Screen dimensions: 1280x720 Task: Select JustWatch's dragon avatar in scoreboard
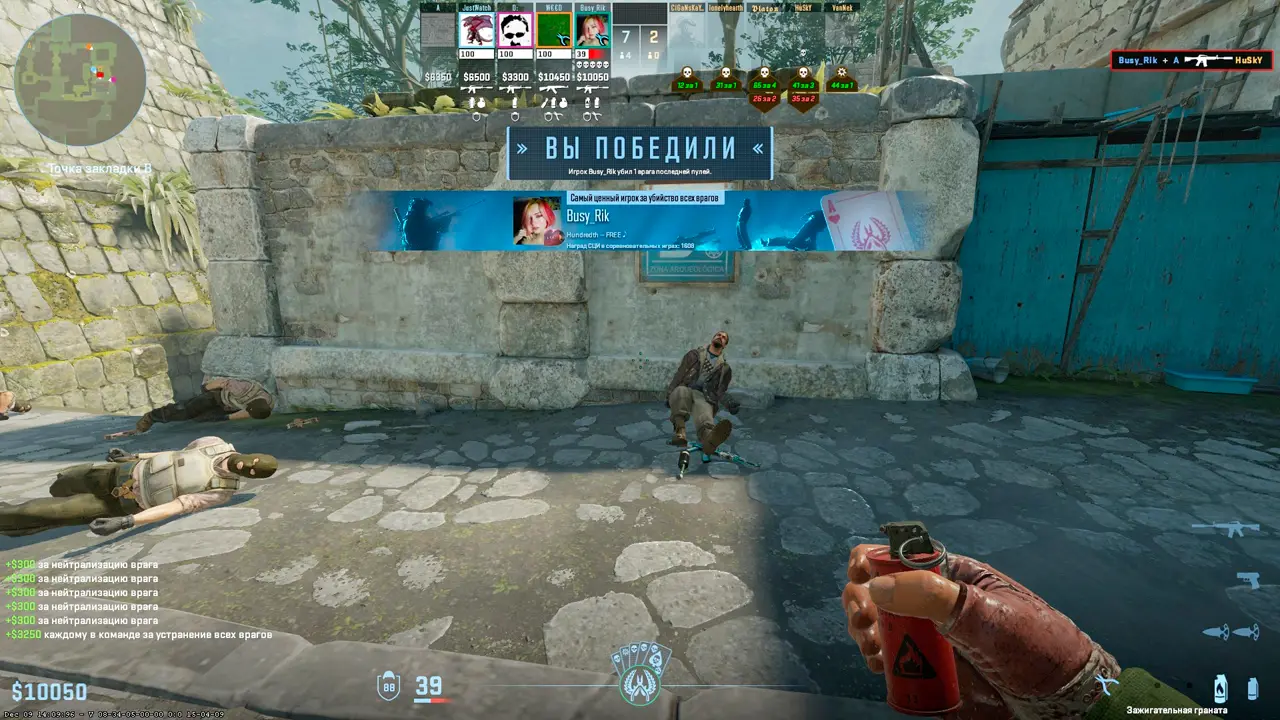[477, 30]
